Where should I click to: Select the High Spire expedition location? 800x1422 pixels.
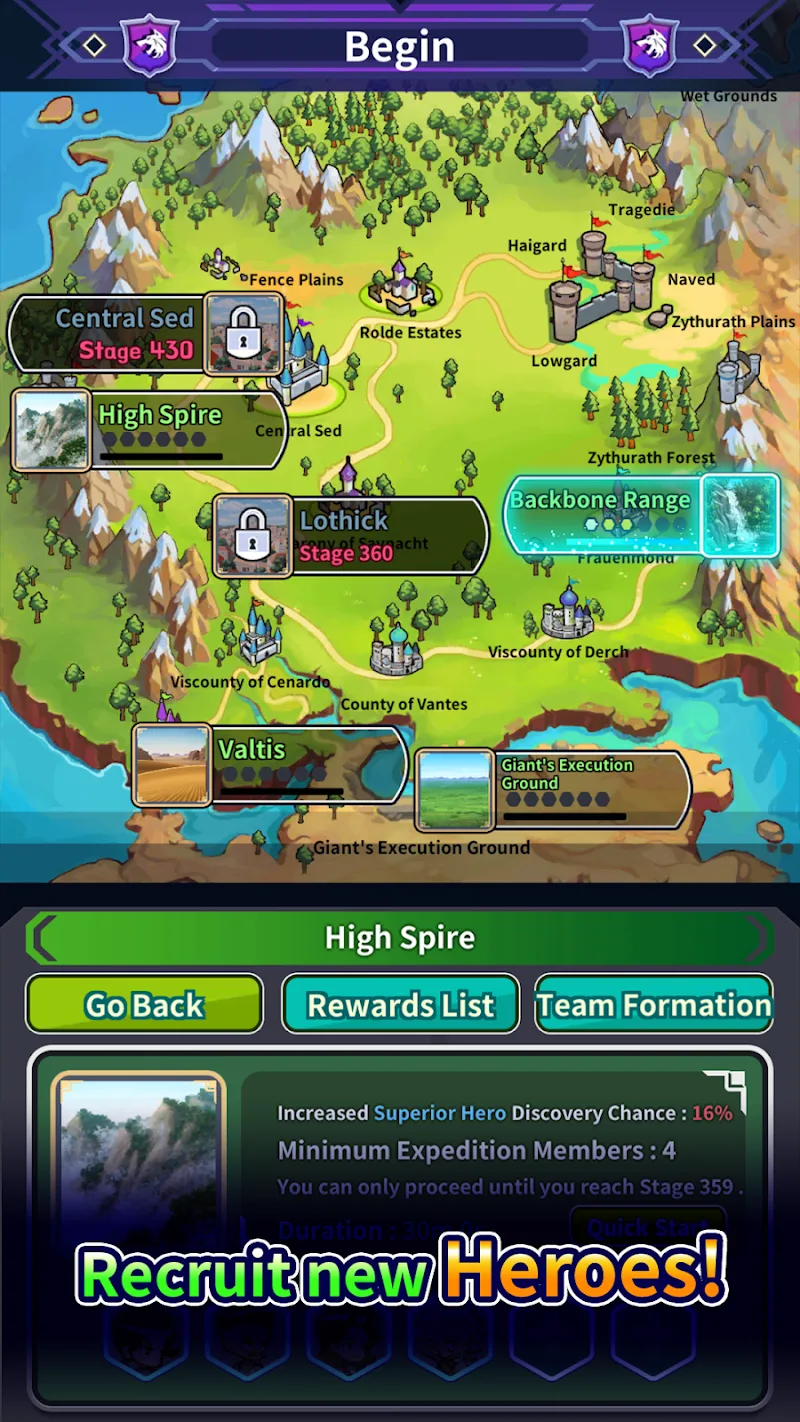coord(150,430)
